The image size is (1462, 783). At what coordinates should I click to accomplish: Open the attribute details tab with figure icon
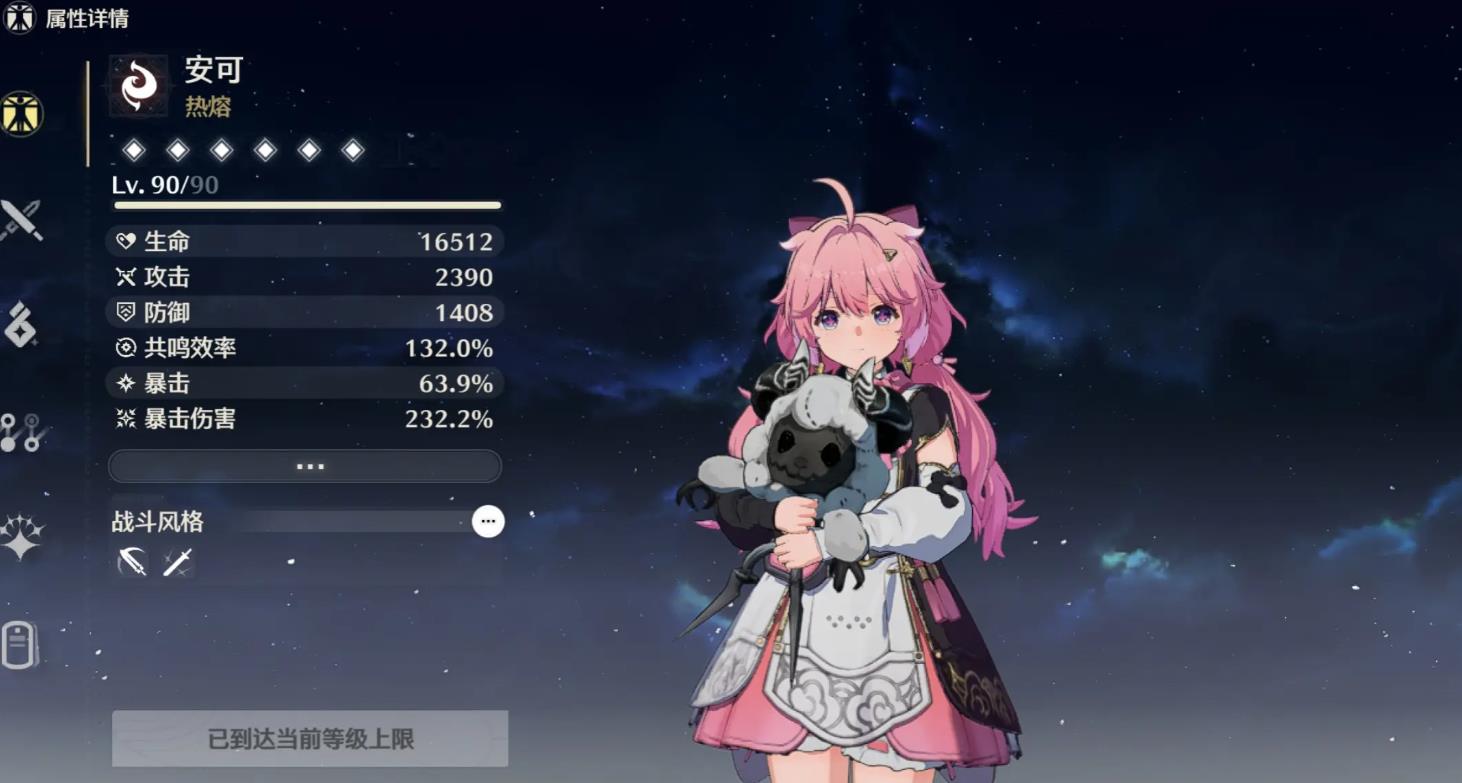[x=21, y=113]
